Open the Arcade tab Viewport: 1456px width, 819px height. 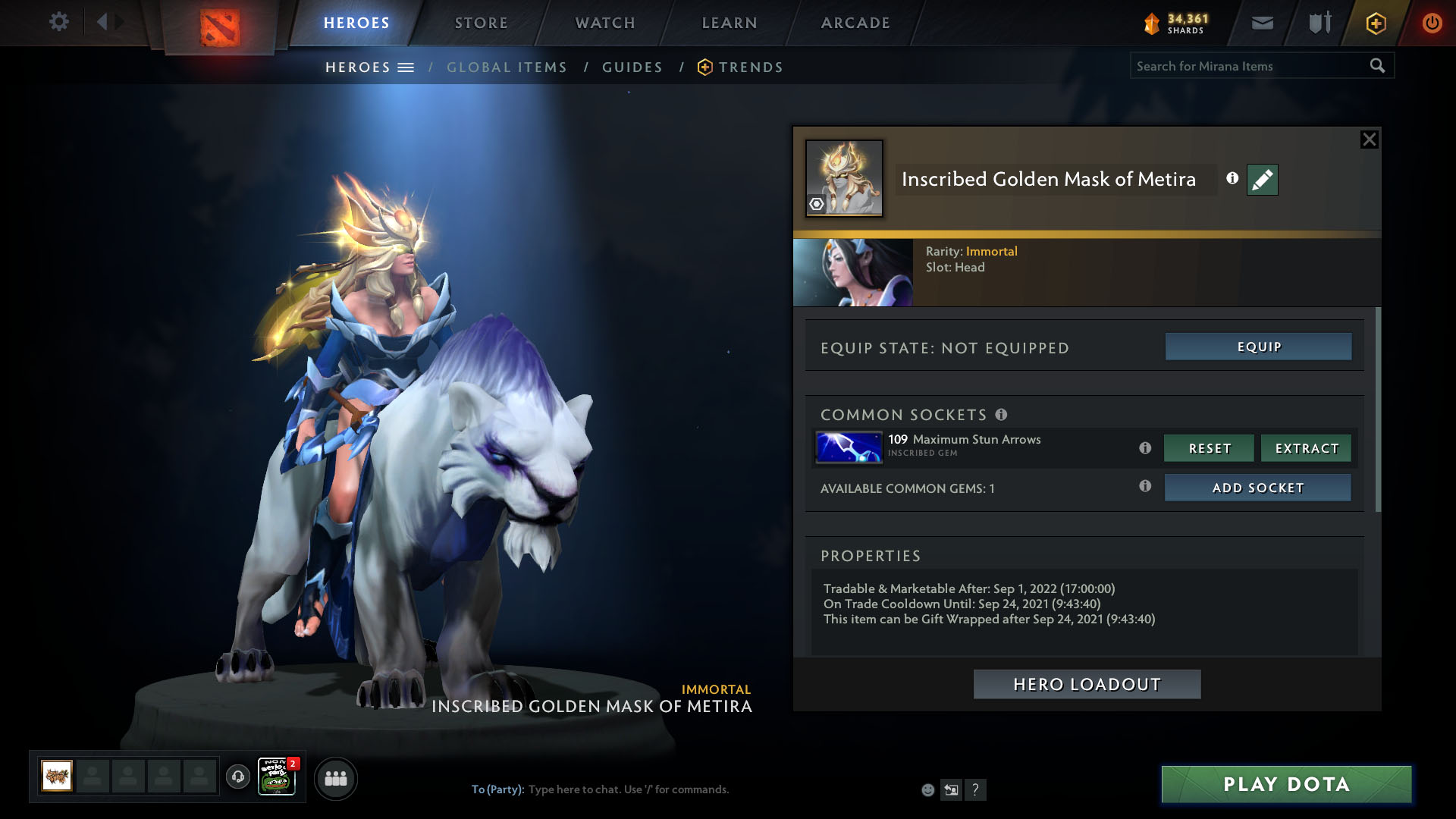click(855, 23)
